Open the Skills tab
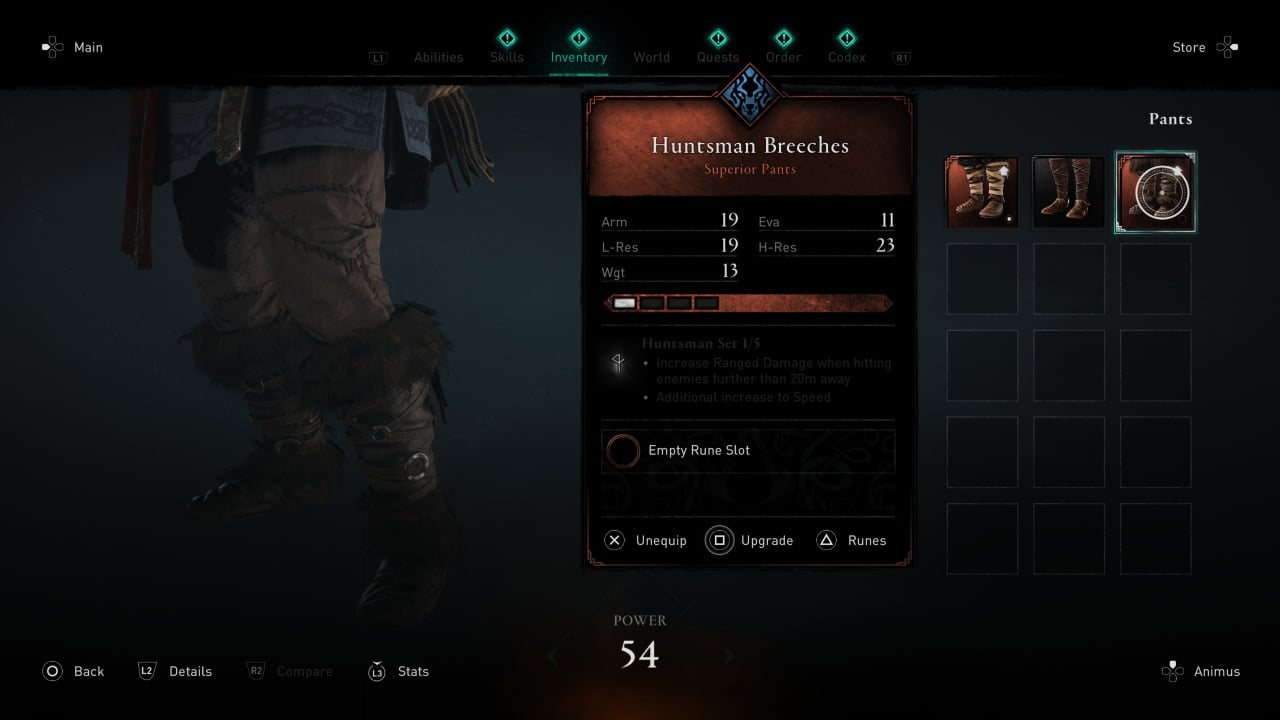Screen dimensions: 1280x720 point(507,57)
